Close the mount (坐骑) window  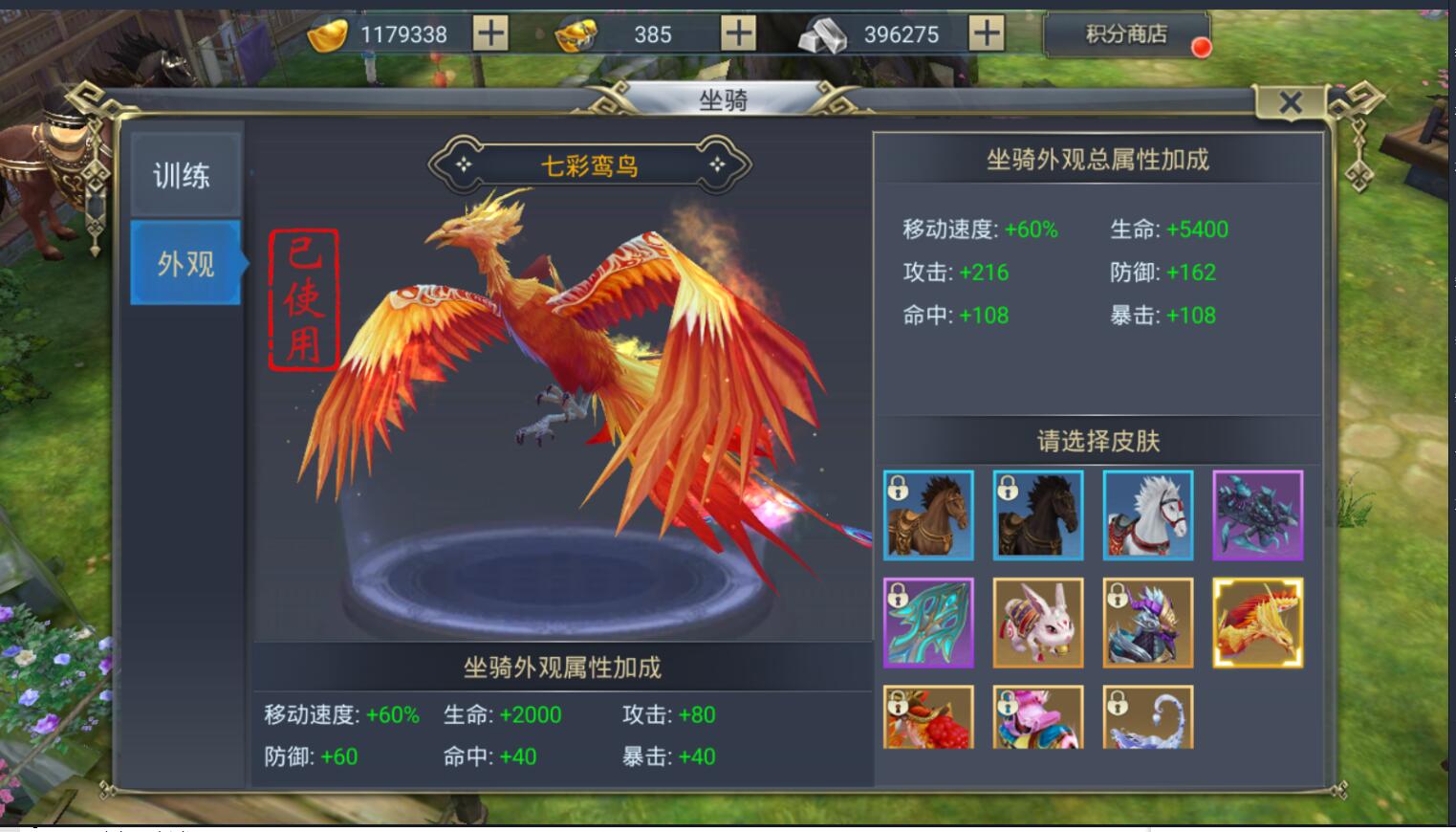(x=1290, y=102)
